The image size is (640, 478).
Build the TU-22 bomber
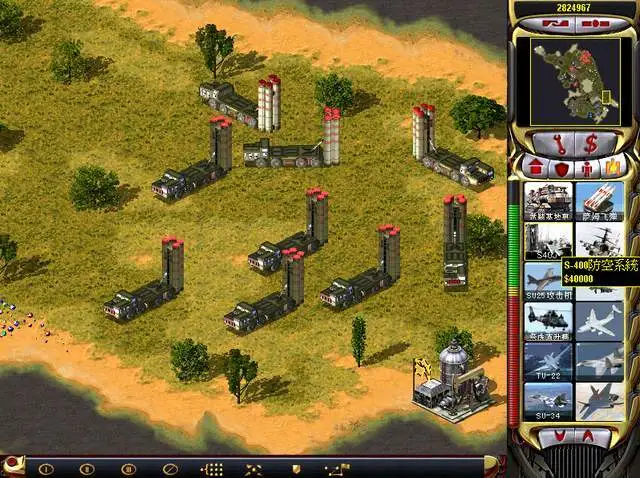click(548, 360)
